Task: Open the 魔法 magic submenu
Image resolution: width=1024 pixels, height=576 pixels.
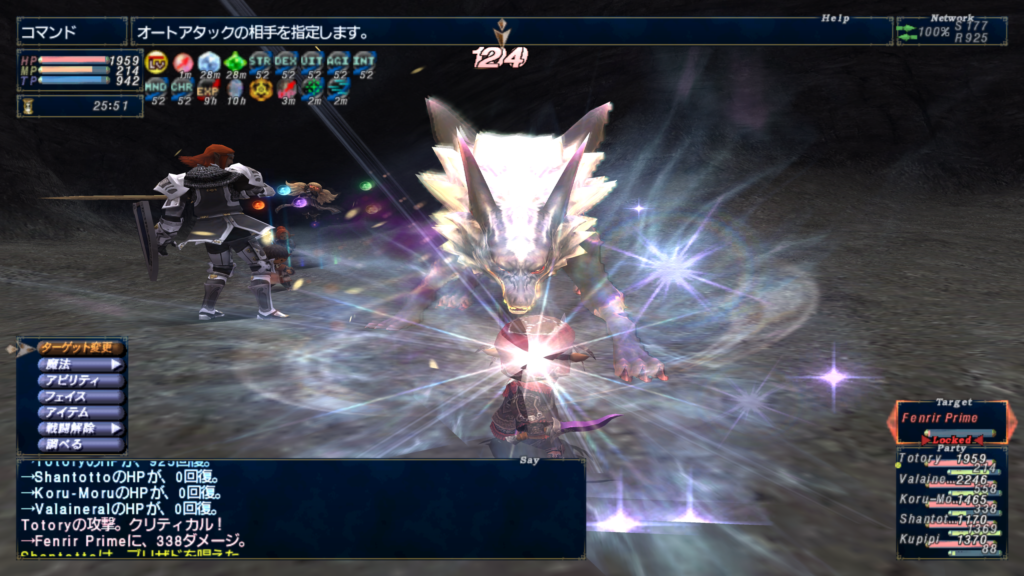Action: click(80, 364)
